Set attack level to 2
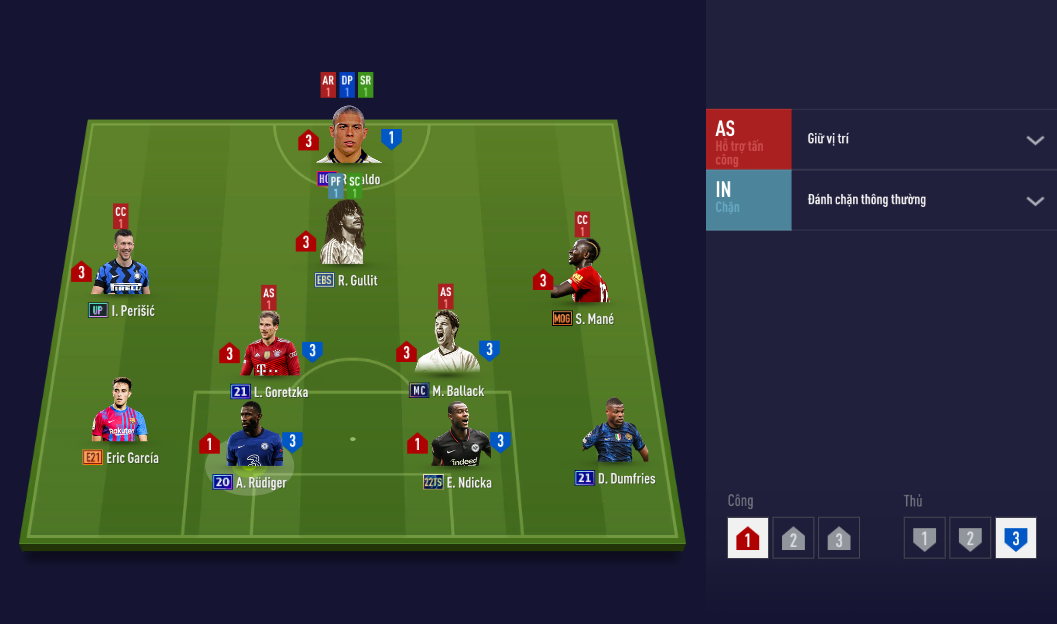The height and width of the screenshot is (624, 1057). [x=793, y=538]
